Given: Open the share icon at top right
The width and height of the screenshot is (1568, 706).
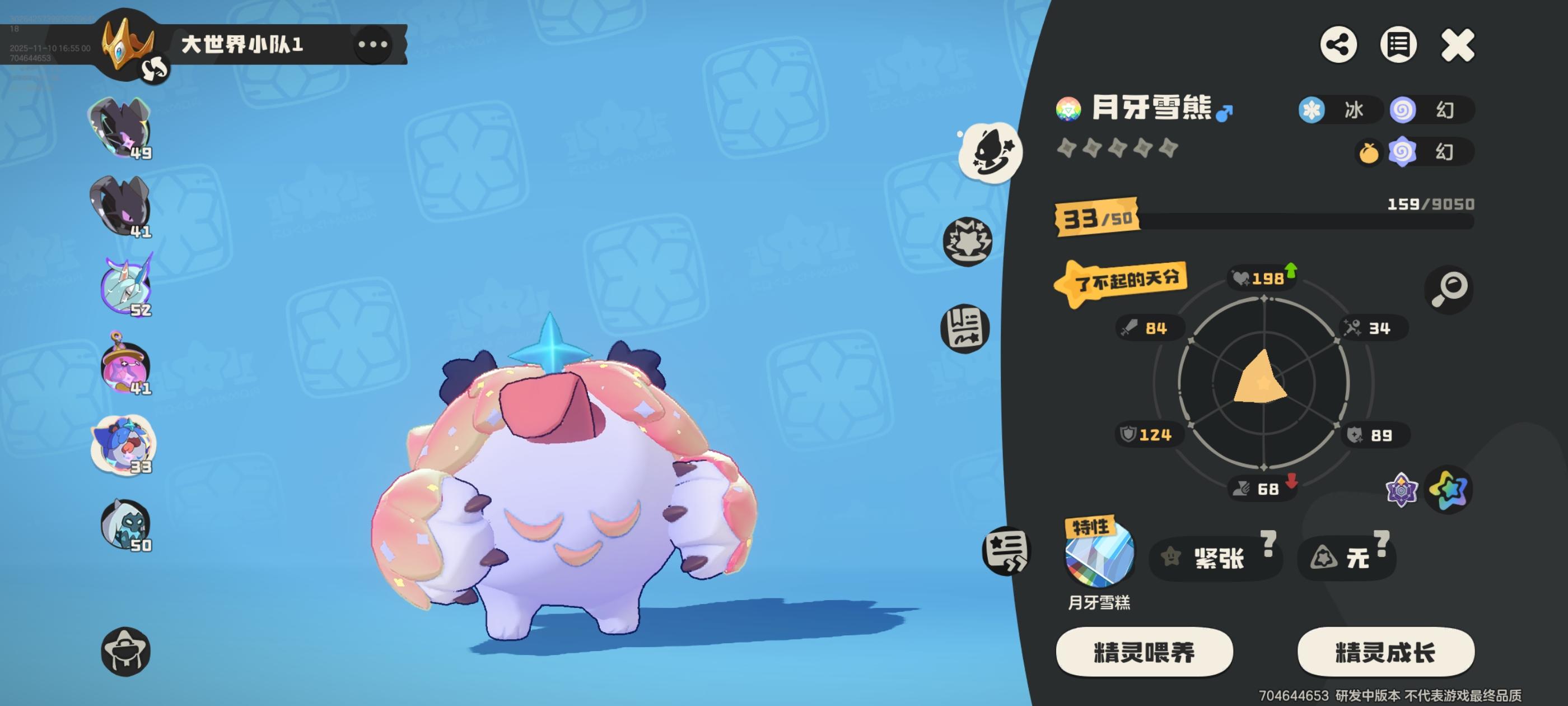Looking at the screenshot, I should point(1339,44).
